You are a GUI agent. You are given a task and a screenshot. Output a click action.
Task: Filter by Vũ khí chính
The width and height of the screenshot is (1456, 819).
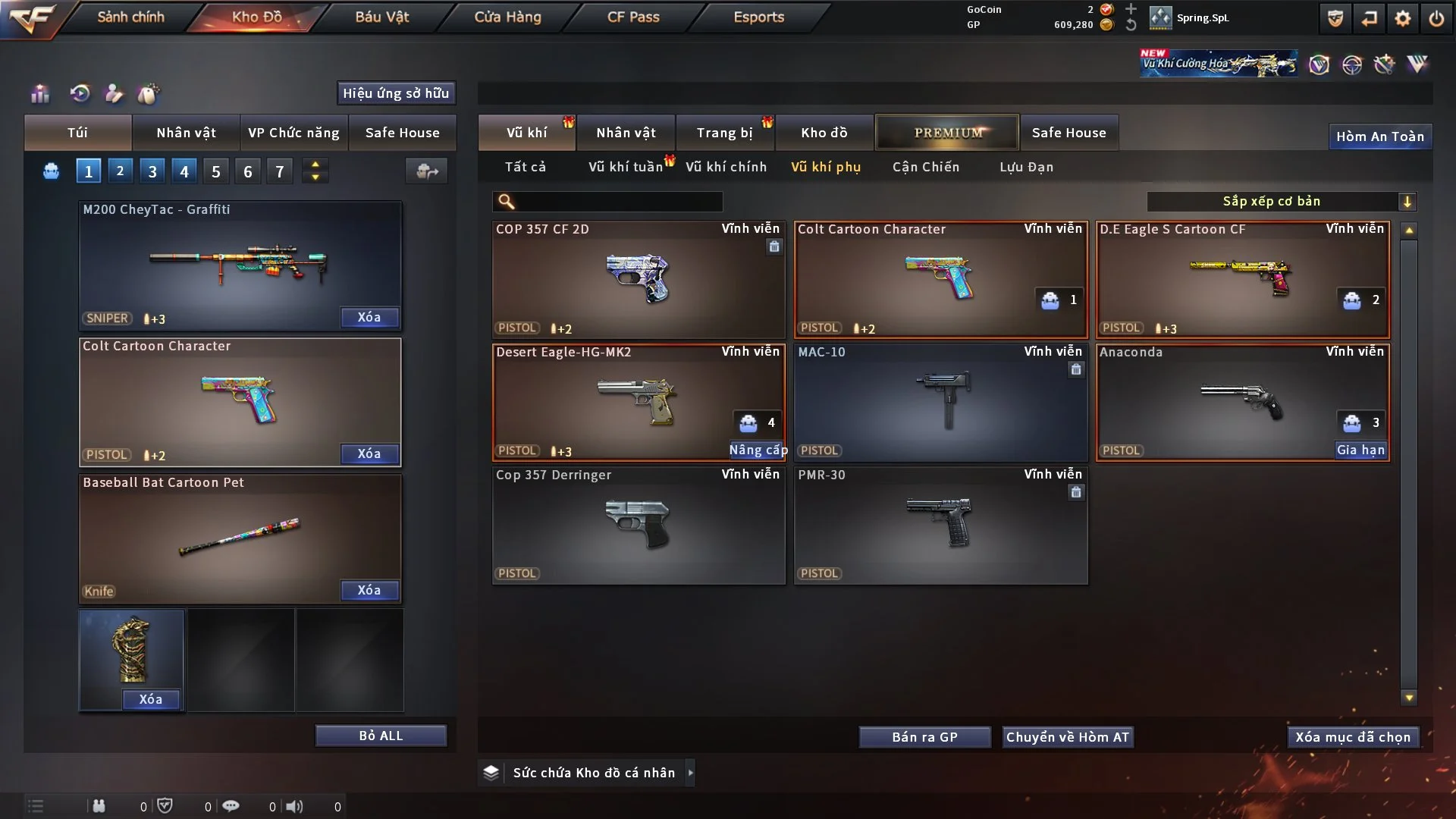[x=726, y=167]
